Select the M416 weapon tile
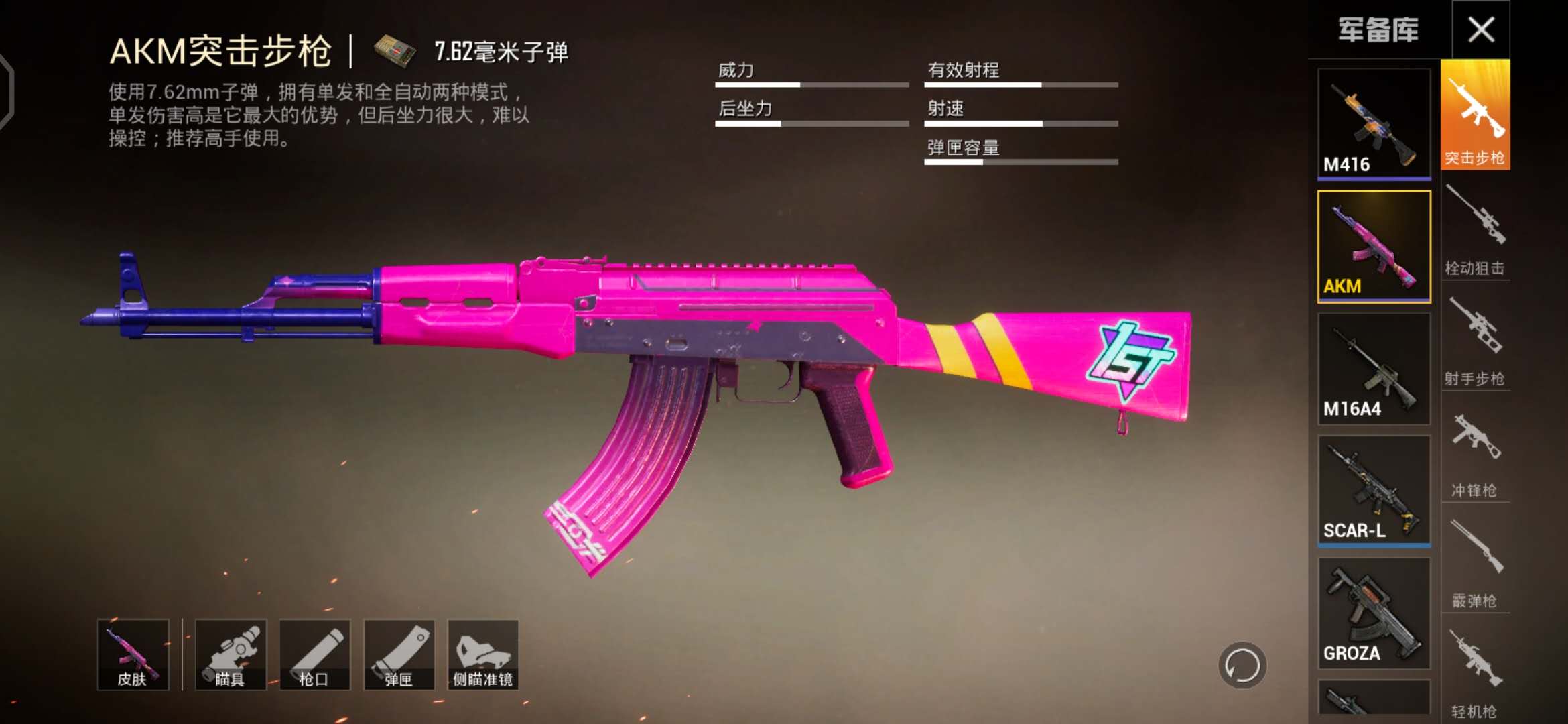This screenshot has height=724, width=1568. point(1374,123)
